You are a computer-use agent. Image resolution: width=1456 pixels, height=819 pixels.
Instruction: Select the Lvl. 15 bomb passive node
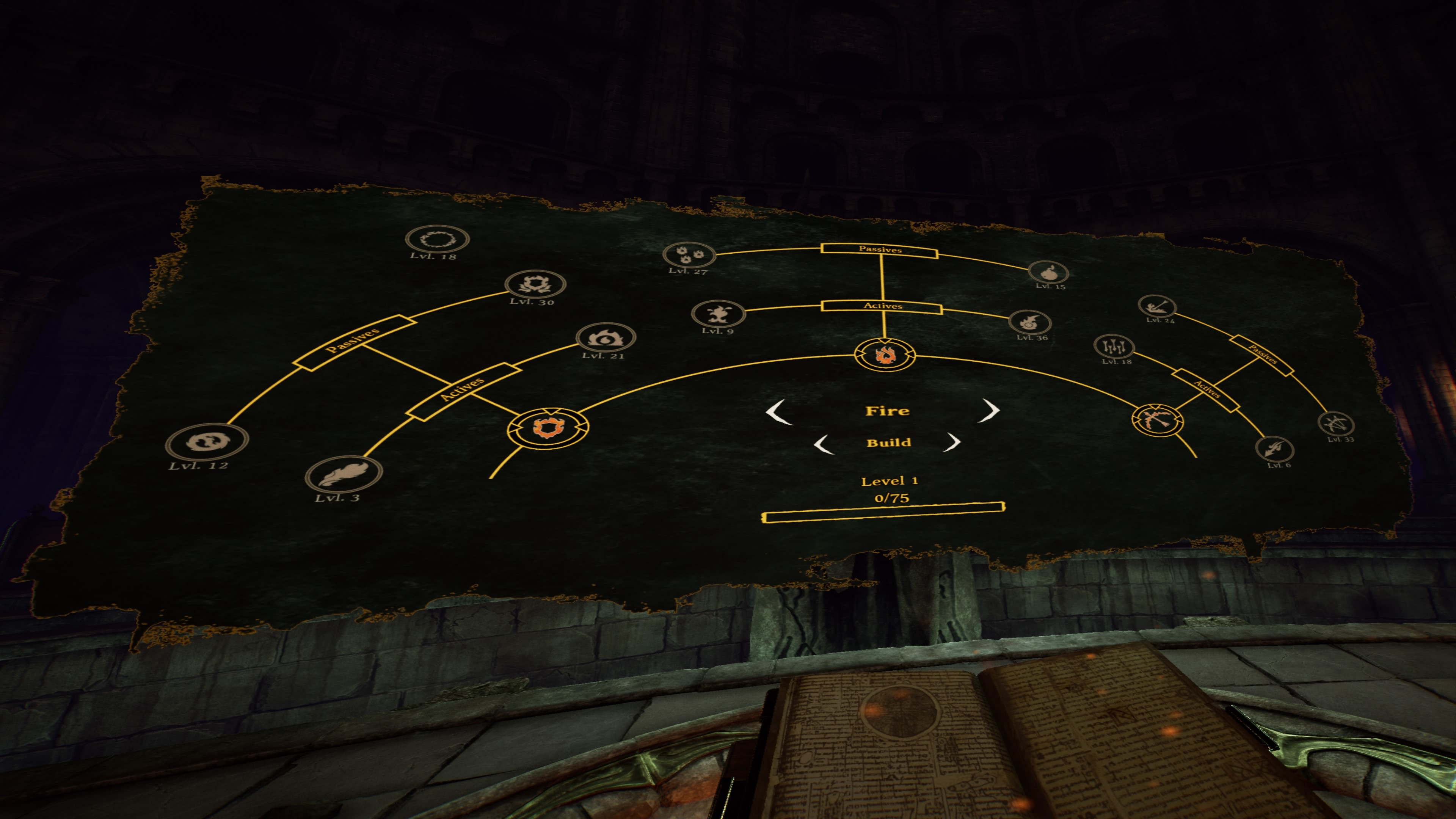pos(1048,272)
